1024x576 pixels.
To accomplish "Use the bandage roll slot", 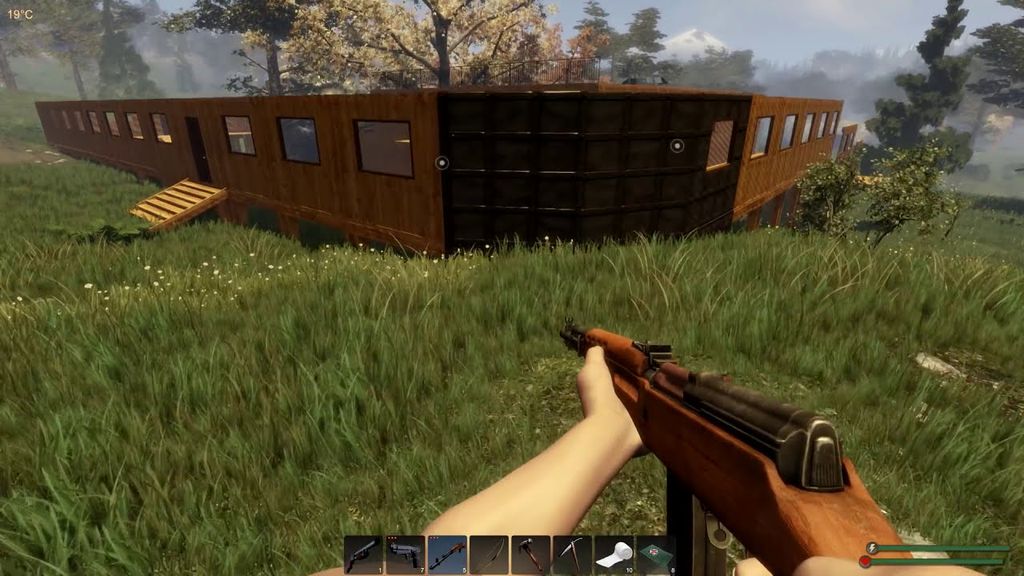I will click(x=614, y=554).
